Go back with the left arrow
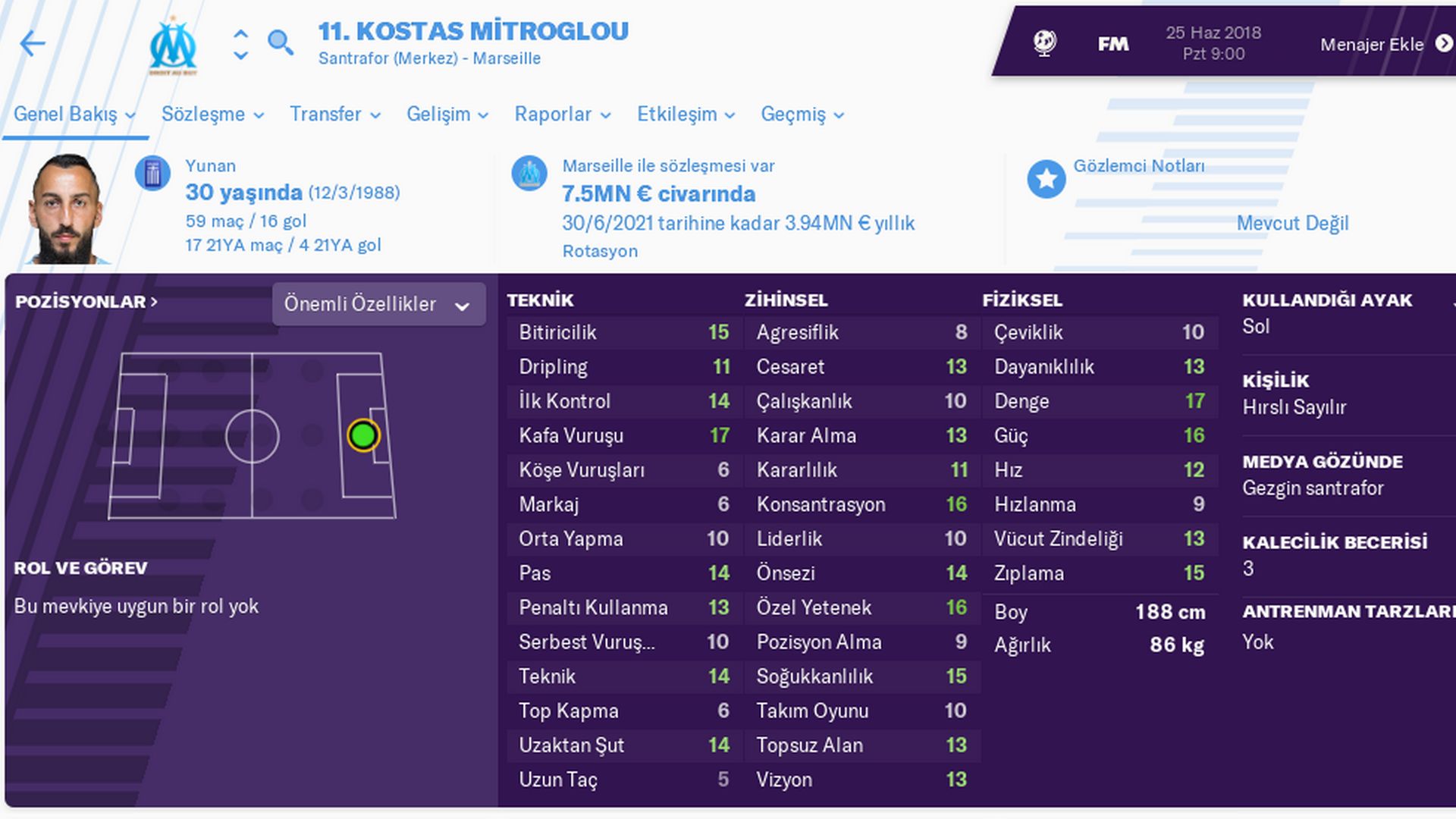1456x819 pixels. click(x=33, y=44)
